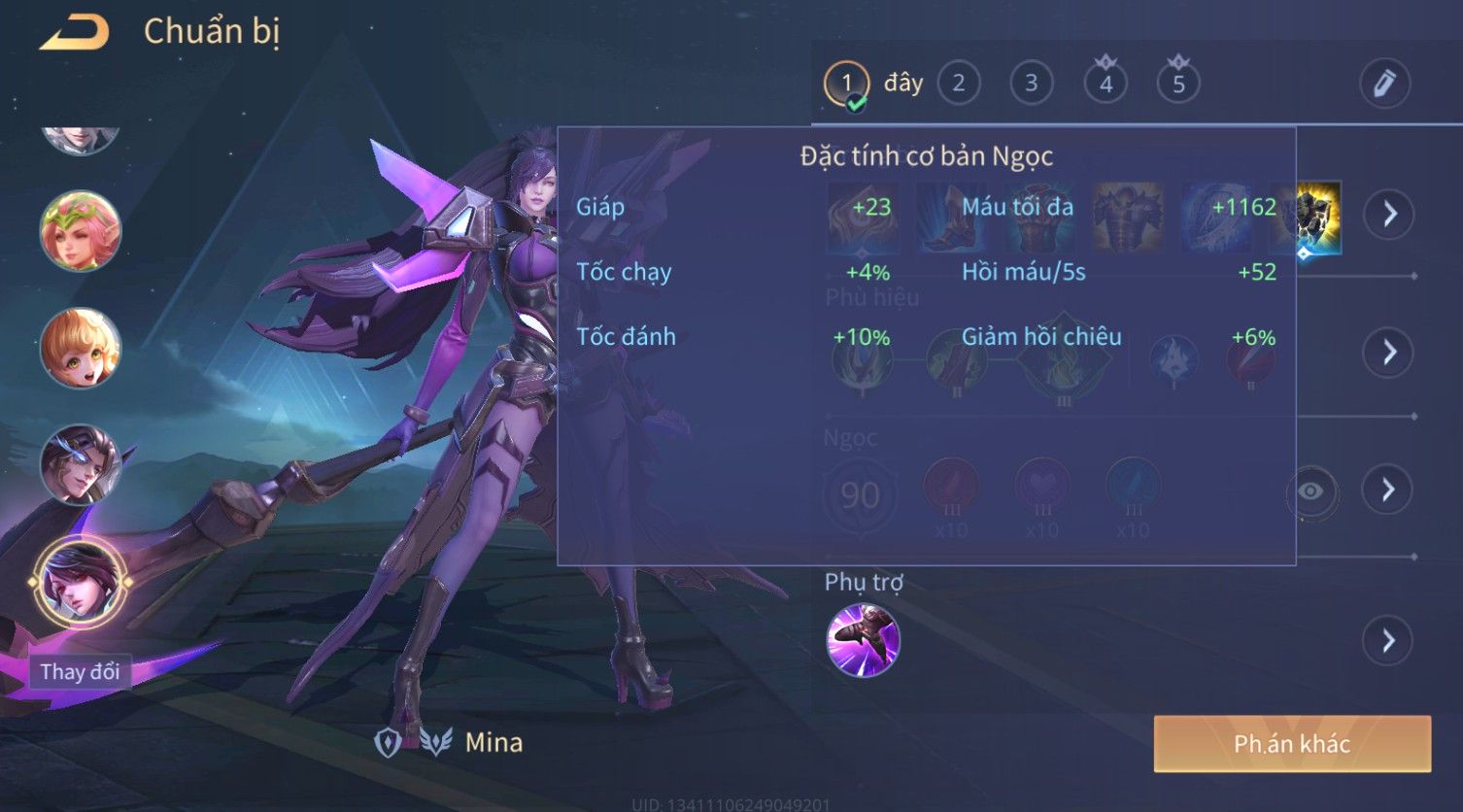This screenshot has height=812, width=1463.
Task: Click the Thay đổi hero button
Action: (80, 672)
